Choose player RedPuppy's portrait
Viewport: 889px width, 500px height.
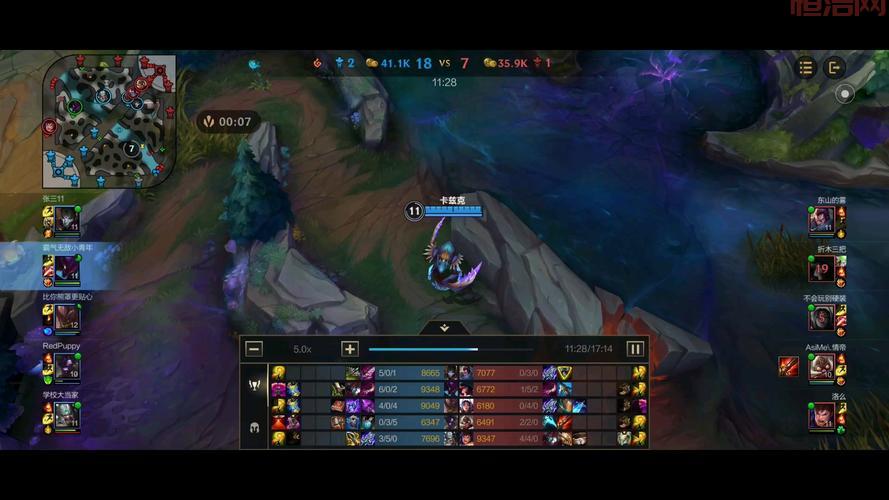(66, 367)
